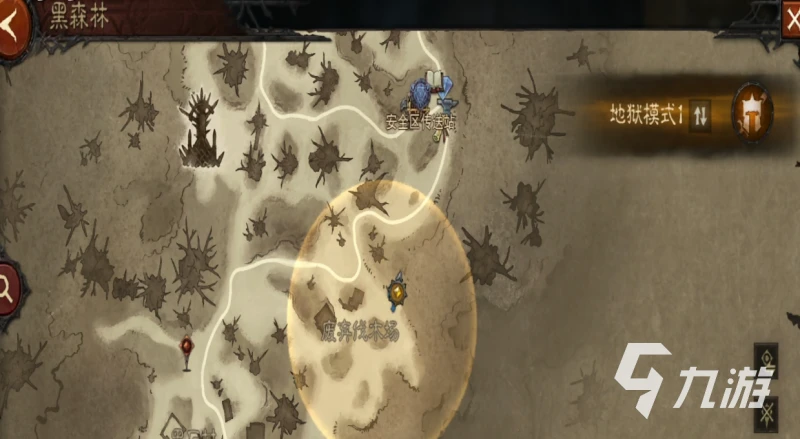Open the magnifying glass map search
Screen dimensions: 800x439
pos(8,290)
